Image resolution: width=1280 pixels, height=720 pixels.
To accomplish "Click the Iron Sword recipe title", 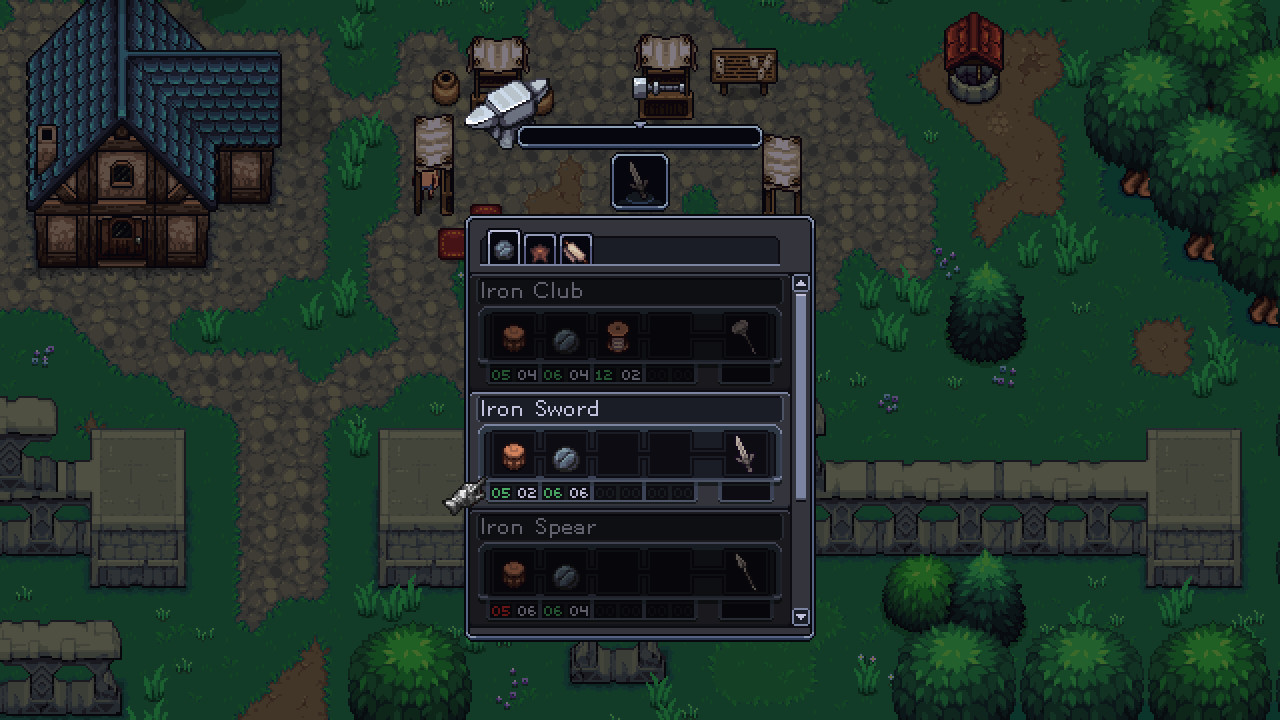I will pos(540,408).
